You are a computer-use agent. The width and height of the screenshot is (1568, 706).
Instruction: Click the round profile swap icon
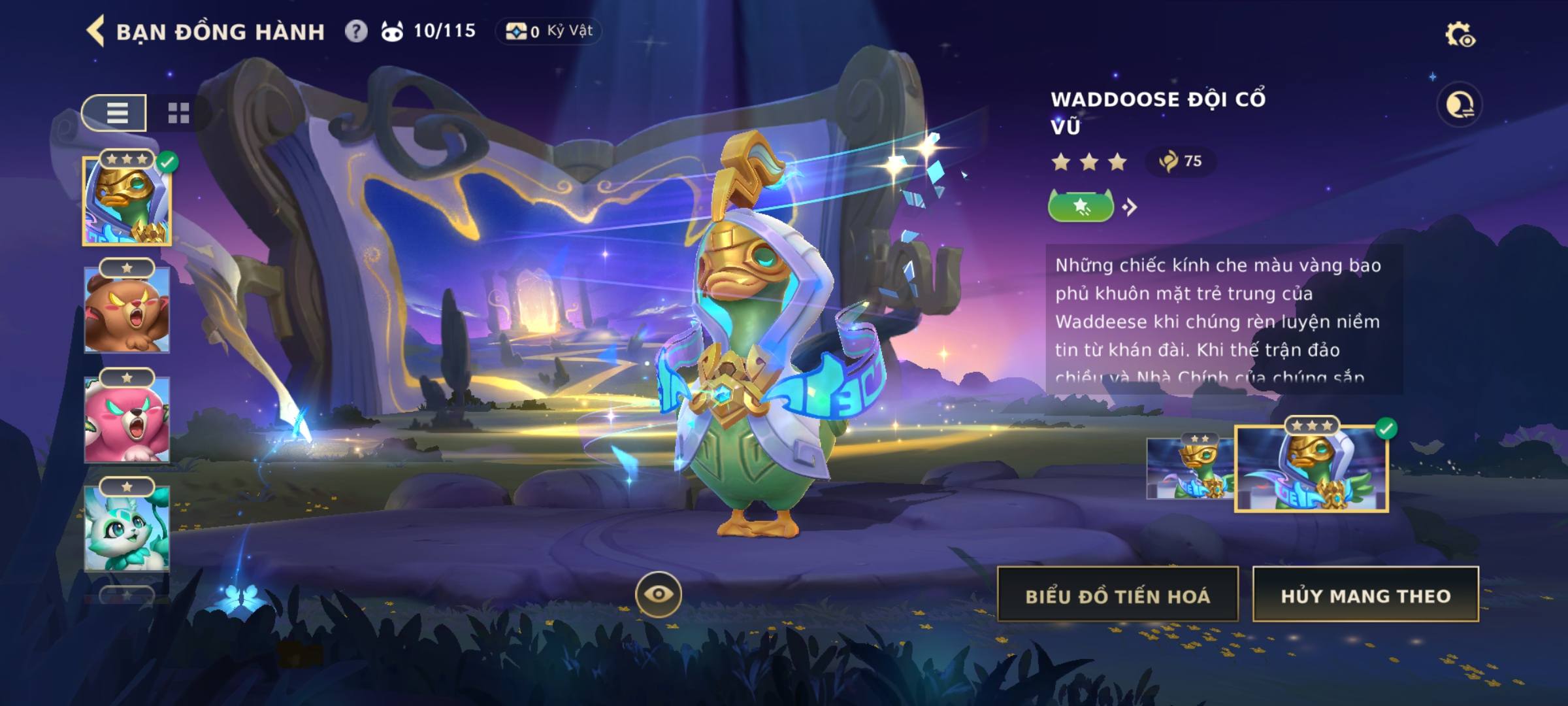coord(1460,105)
